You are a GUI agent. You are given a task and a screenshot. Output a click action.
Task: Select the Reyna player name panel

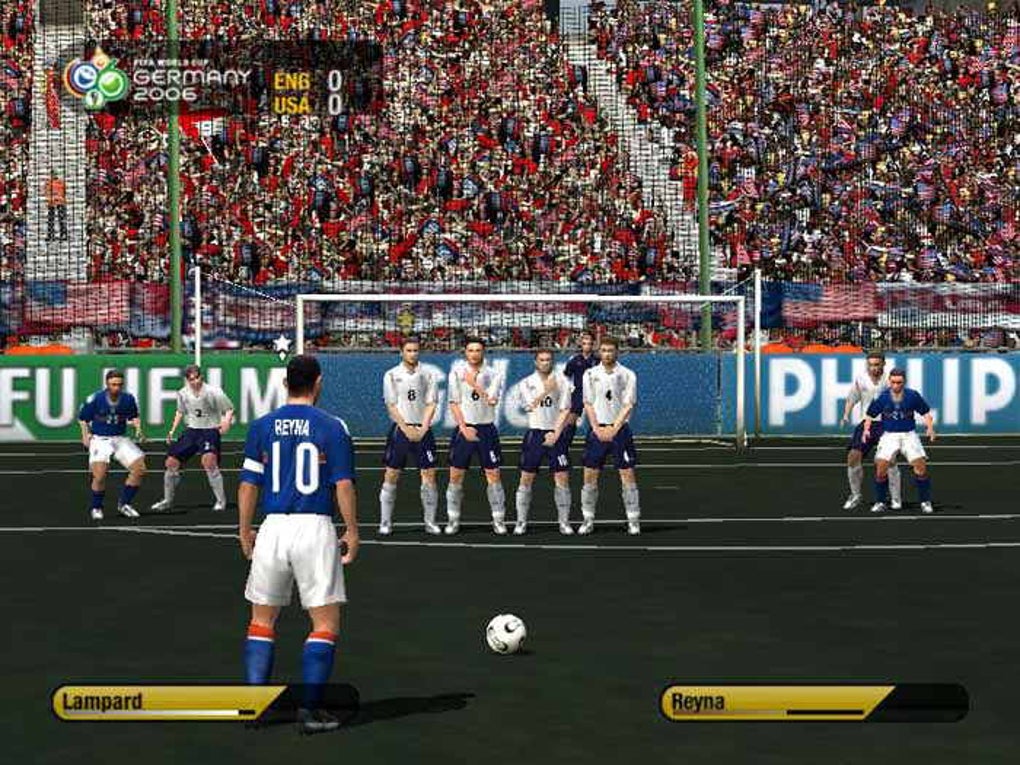[x=776, y=702]
